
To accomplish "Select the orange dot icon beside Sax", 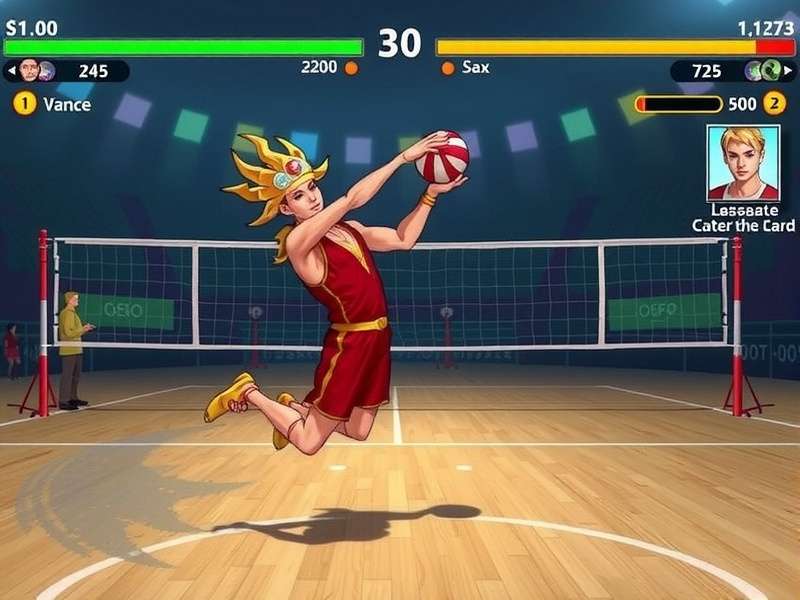I will 448,68.
